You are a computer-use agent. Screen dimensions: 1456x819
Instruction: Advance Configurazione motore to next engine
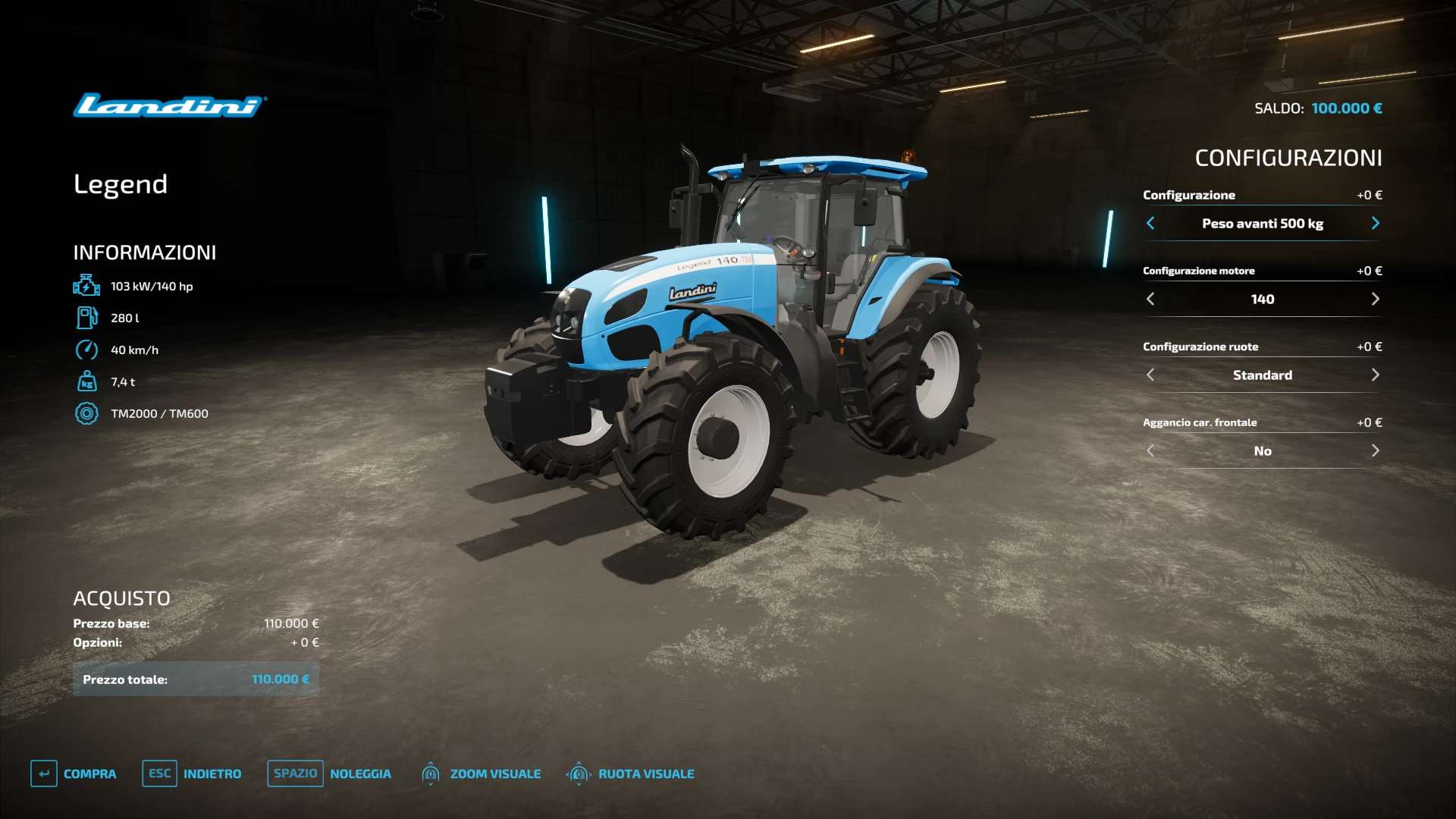(1375, 299)
